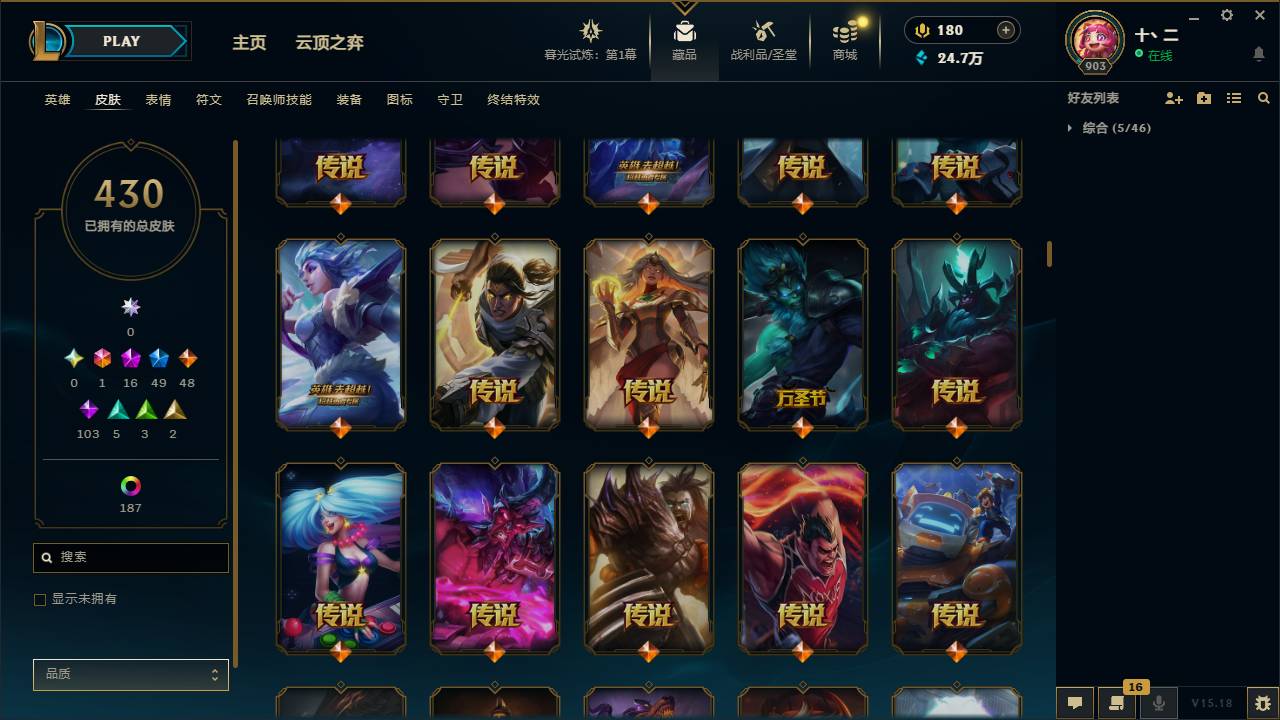This screenshot has width=1280, height=720.
Task: Toggle the microphone mute
Action: [1159, 703]
